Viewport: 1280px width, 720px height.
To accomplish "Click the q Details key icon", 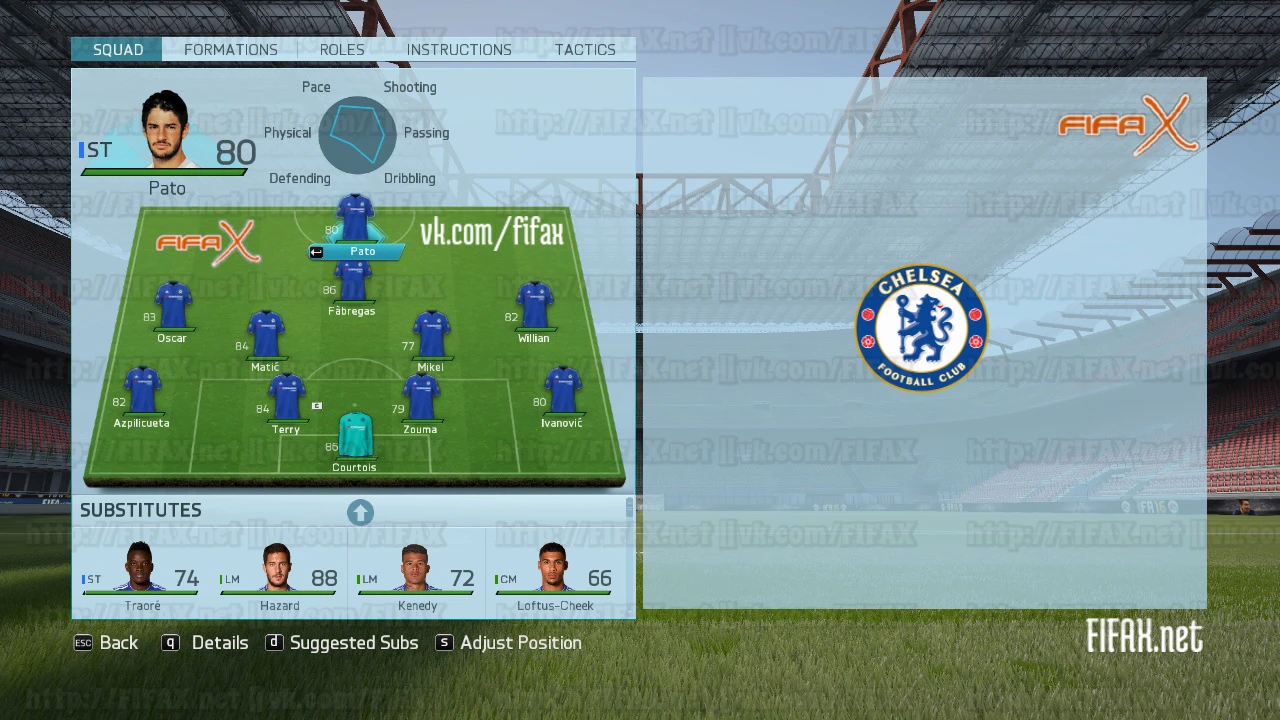I will pyautogui.click(x=171, y=643).
